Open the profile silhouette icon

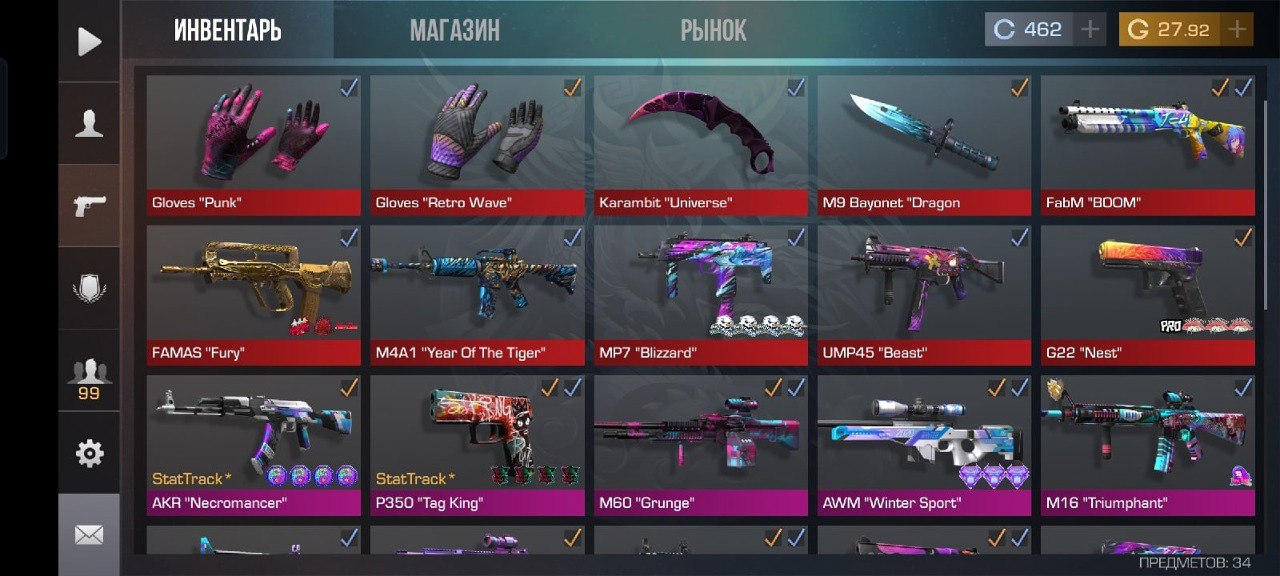(x=89, y=124)
